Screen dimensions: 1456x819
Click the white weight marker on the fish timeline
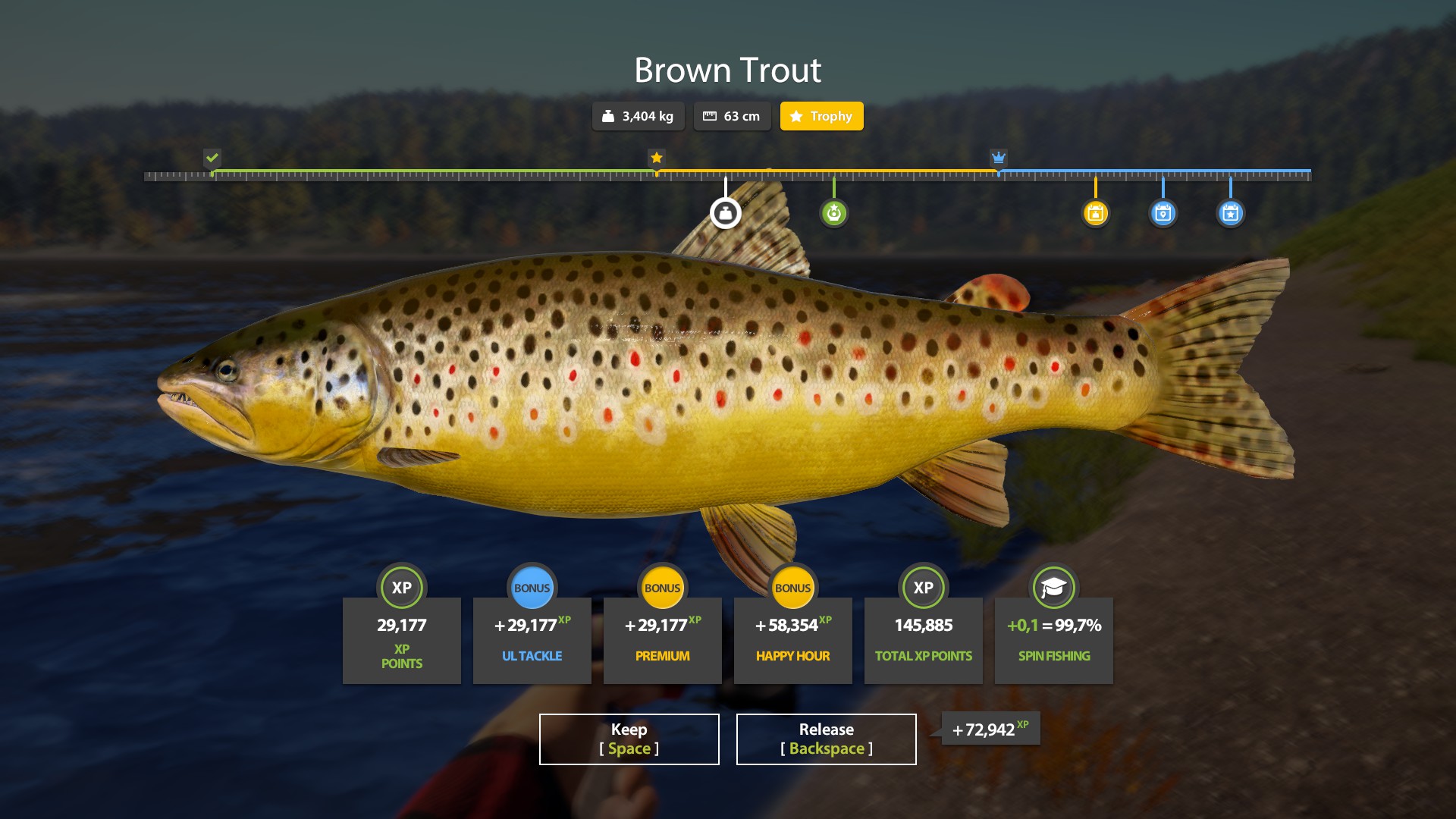click(726, 213)
